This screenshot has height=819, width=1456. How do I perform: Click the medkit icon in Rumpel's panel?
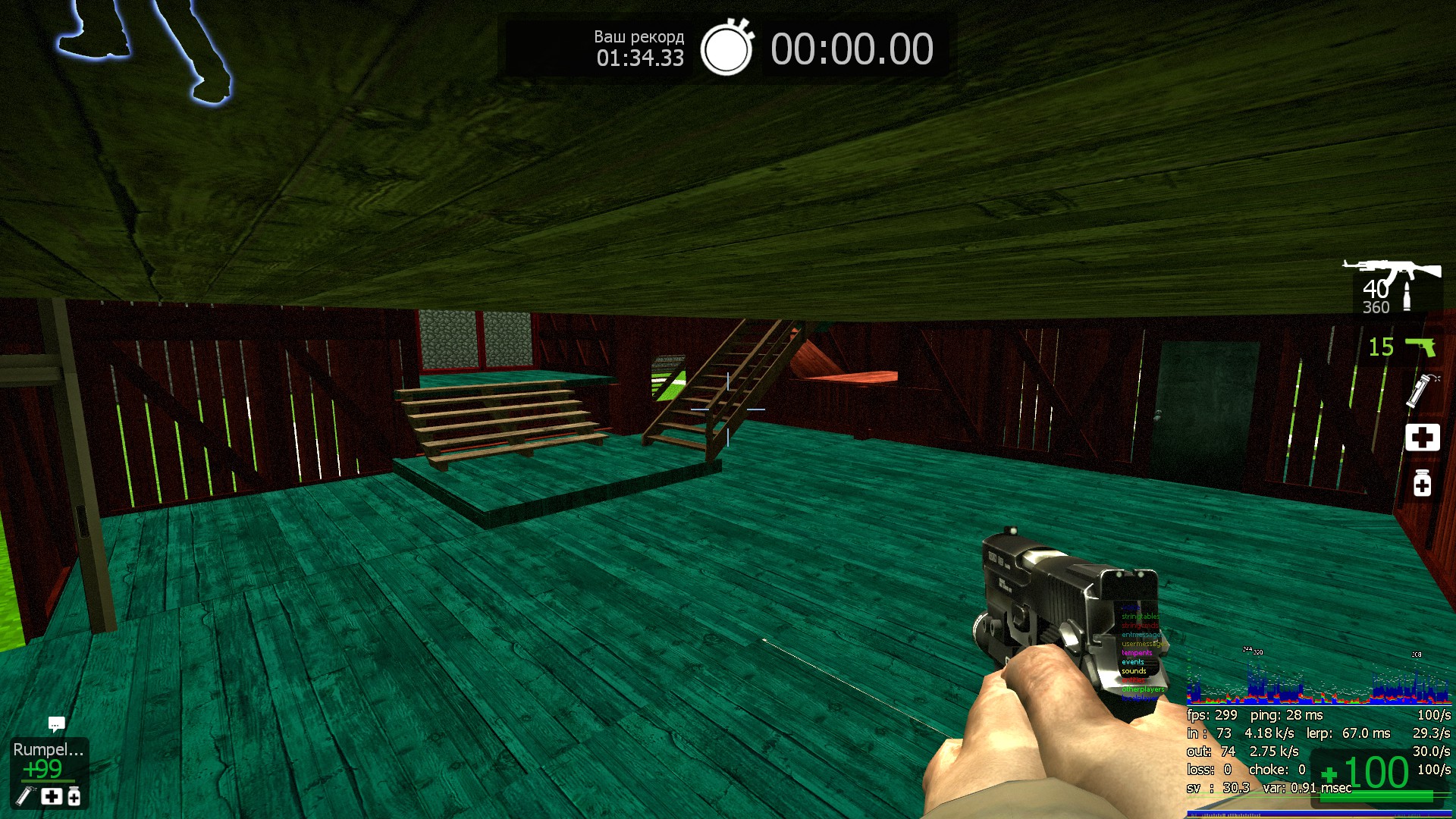(x=52, y=796)
